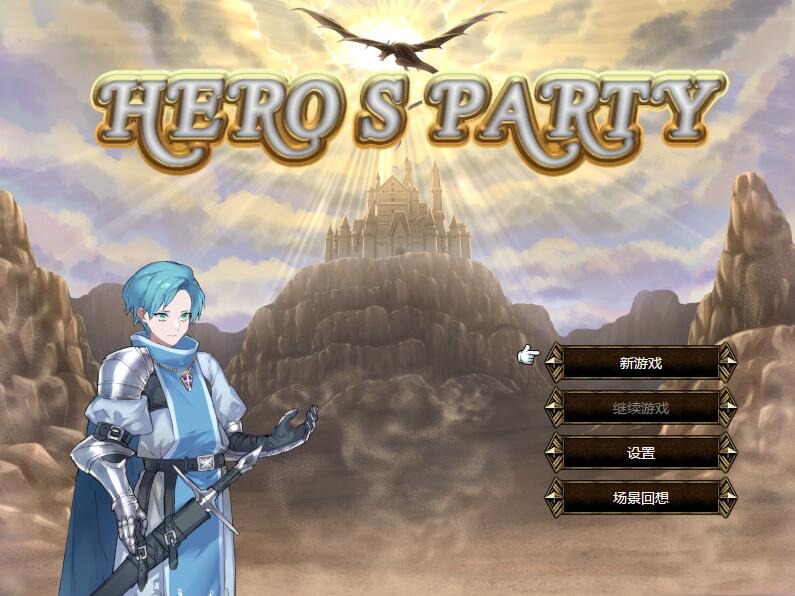Viewport: 795px width, 596px height.
Task: Open the 设置 settings menu
Action: [641, 453]
